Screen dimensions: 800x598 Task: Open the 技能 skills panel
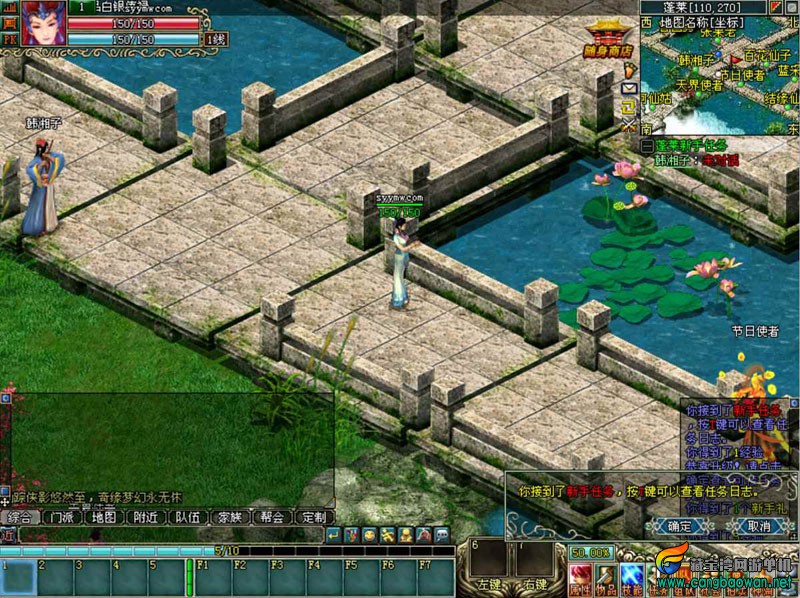632,577
